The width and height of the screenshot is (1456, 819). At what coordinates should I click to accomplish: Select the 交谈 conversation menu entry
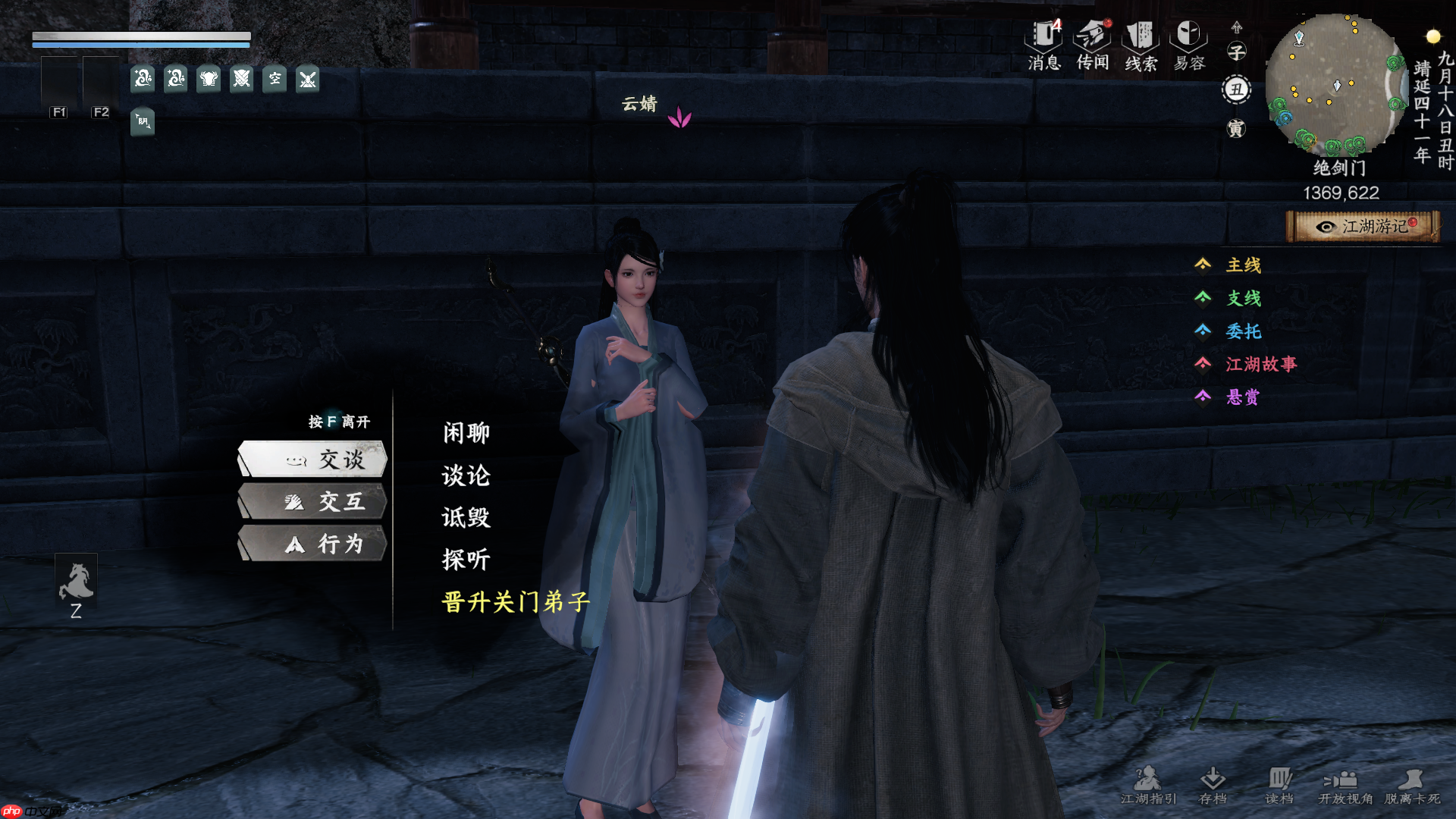pyautogui.click(x=313, y=460)
